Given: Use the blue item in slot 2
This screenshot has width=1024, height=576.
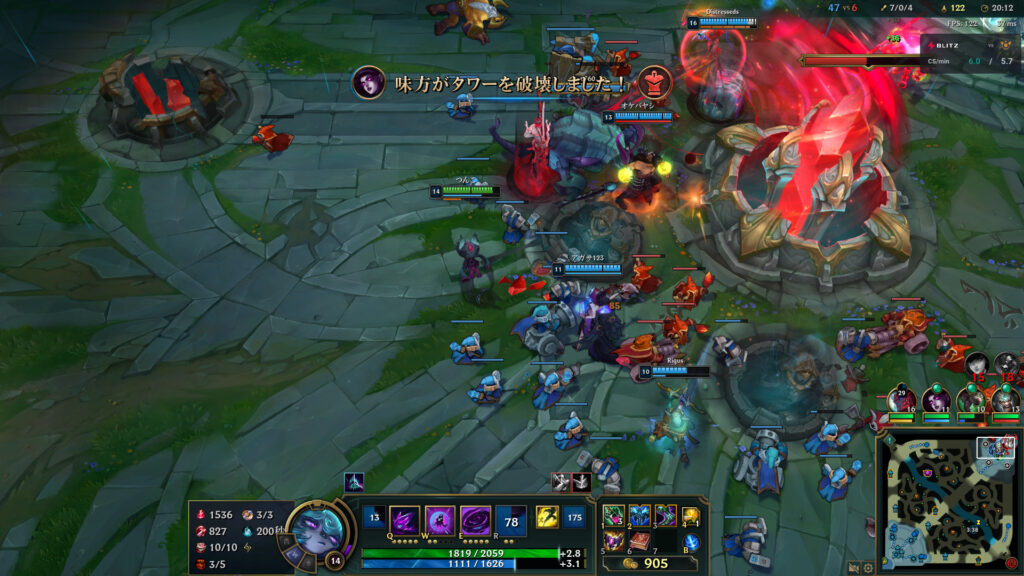Looking at the screenshot, I should (639, 516).
